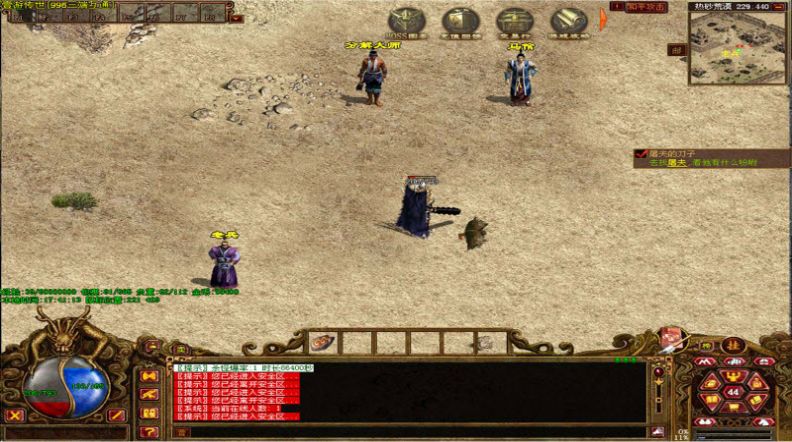Click the small tab left of the minimap
This screenshot has height=442, width=792.
pos(677,50)
